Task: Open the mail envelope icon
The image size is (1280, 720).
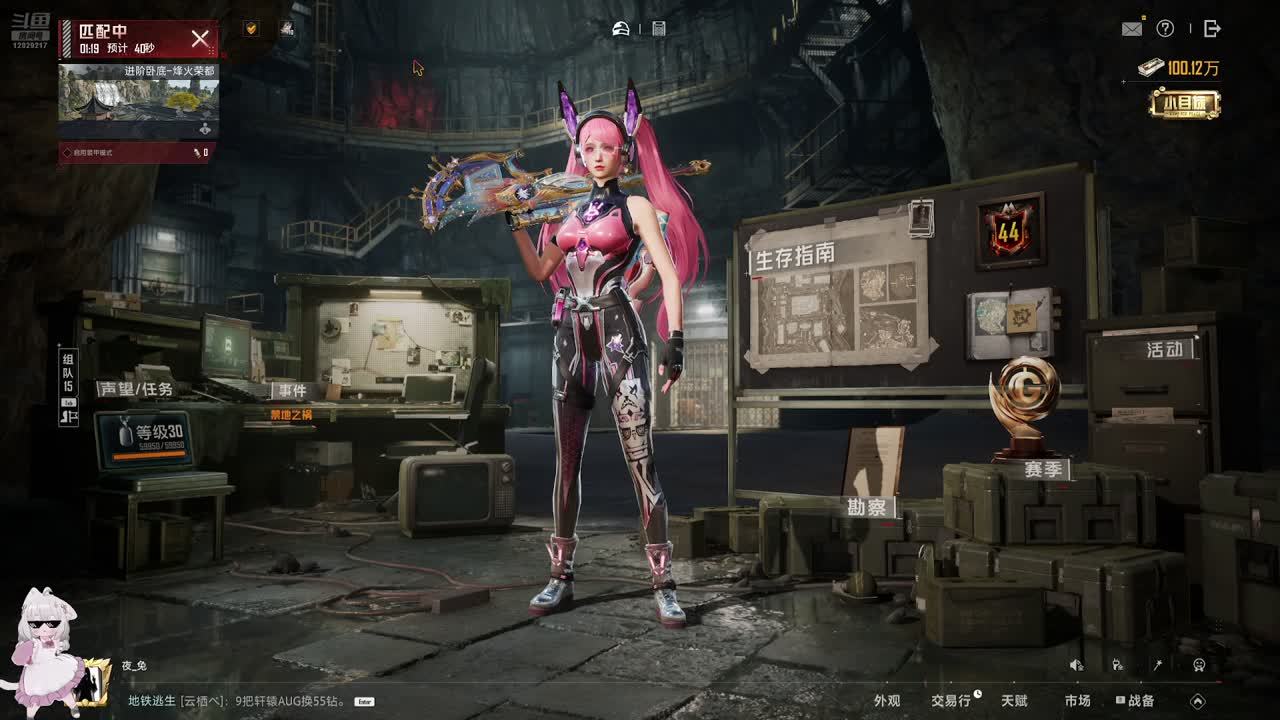Action: point(1132,29)
